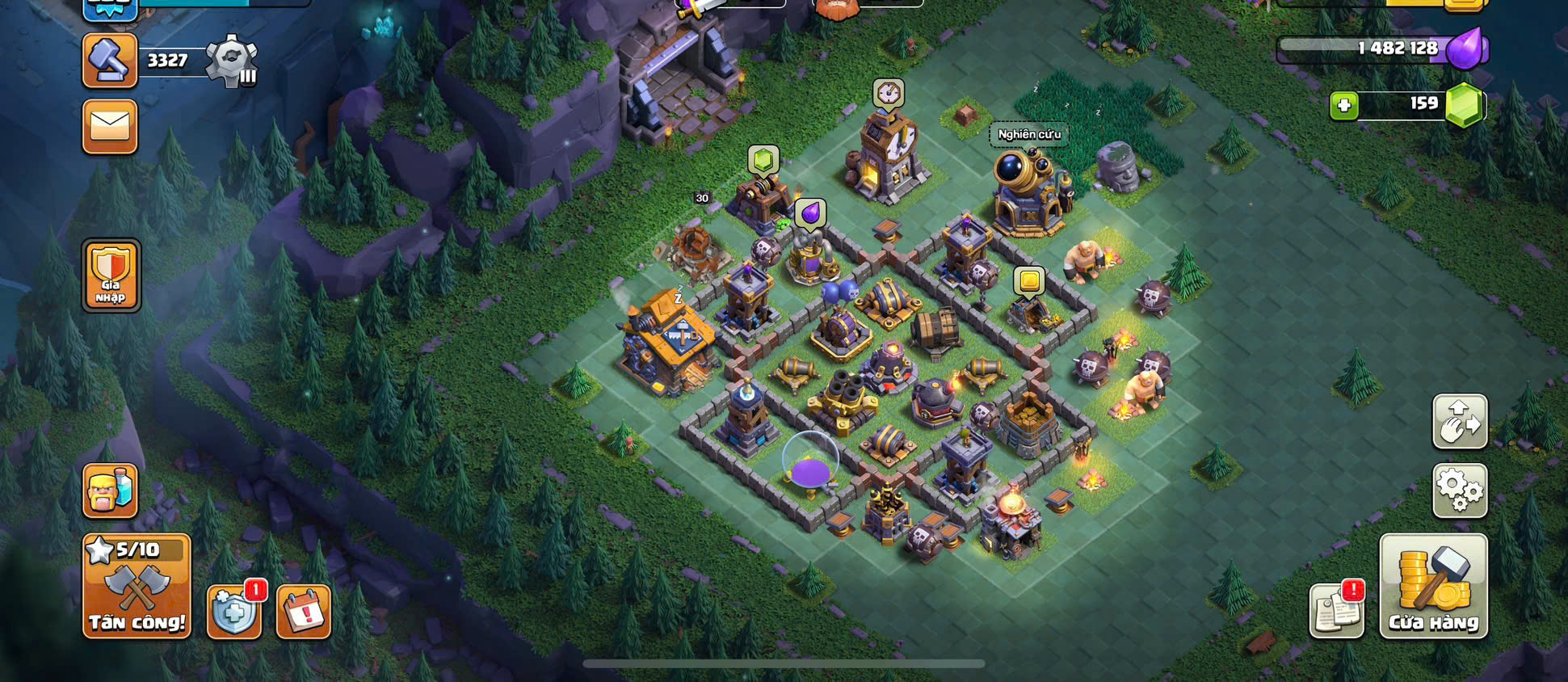
Task: Collect the purple elixir bubble
Action: tap(809, 214)
